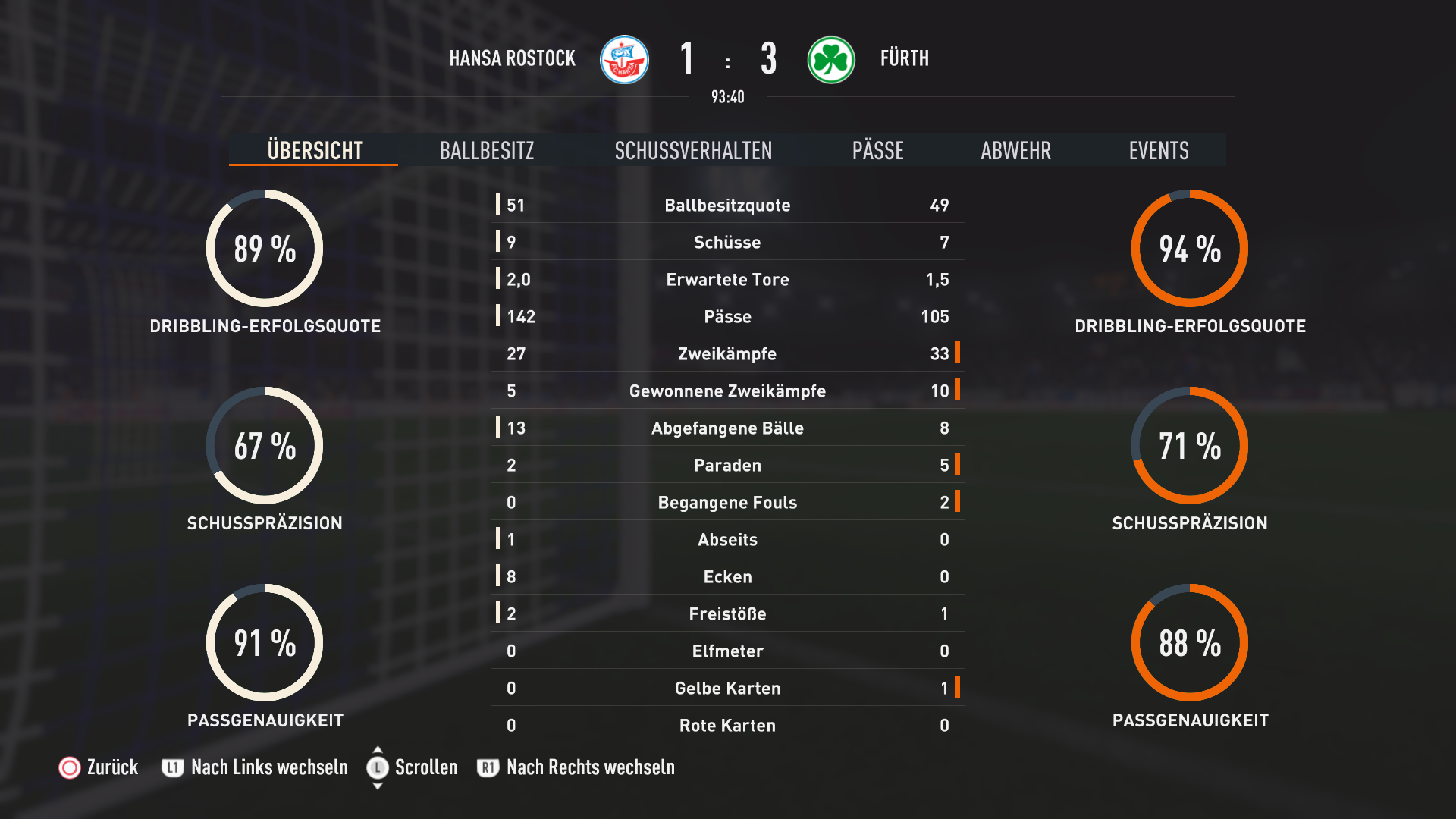Show the Pässe statistics tab
The image size is (1456, 819).
pyautogui.click(x=877, y=151)
